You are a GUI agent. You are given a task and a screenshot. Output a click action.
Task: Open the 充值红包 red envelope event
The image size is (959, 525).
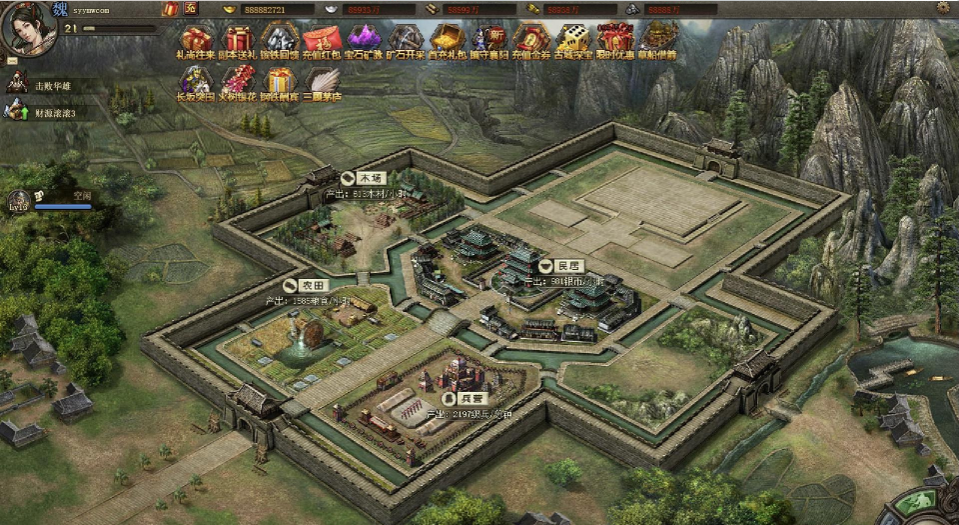click(x=322, y=41)
